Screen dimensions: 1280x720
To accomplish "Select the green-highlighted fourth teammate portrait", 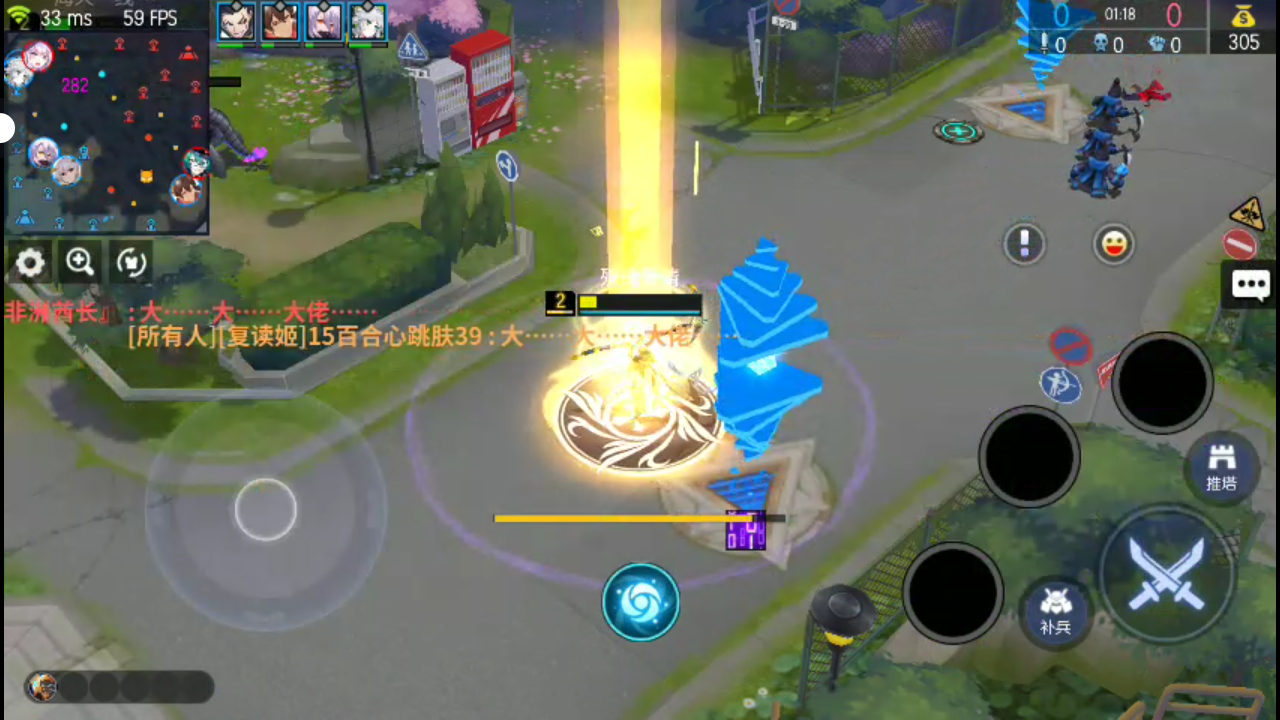I will [367, 22].
